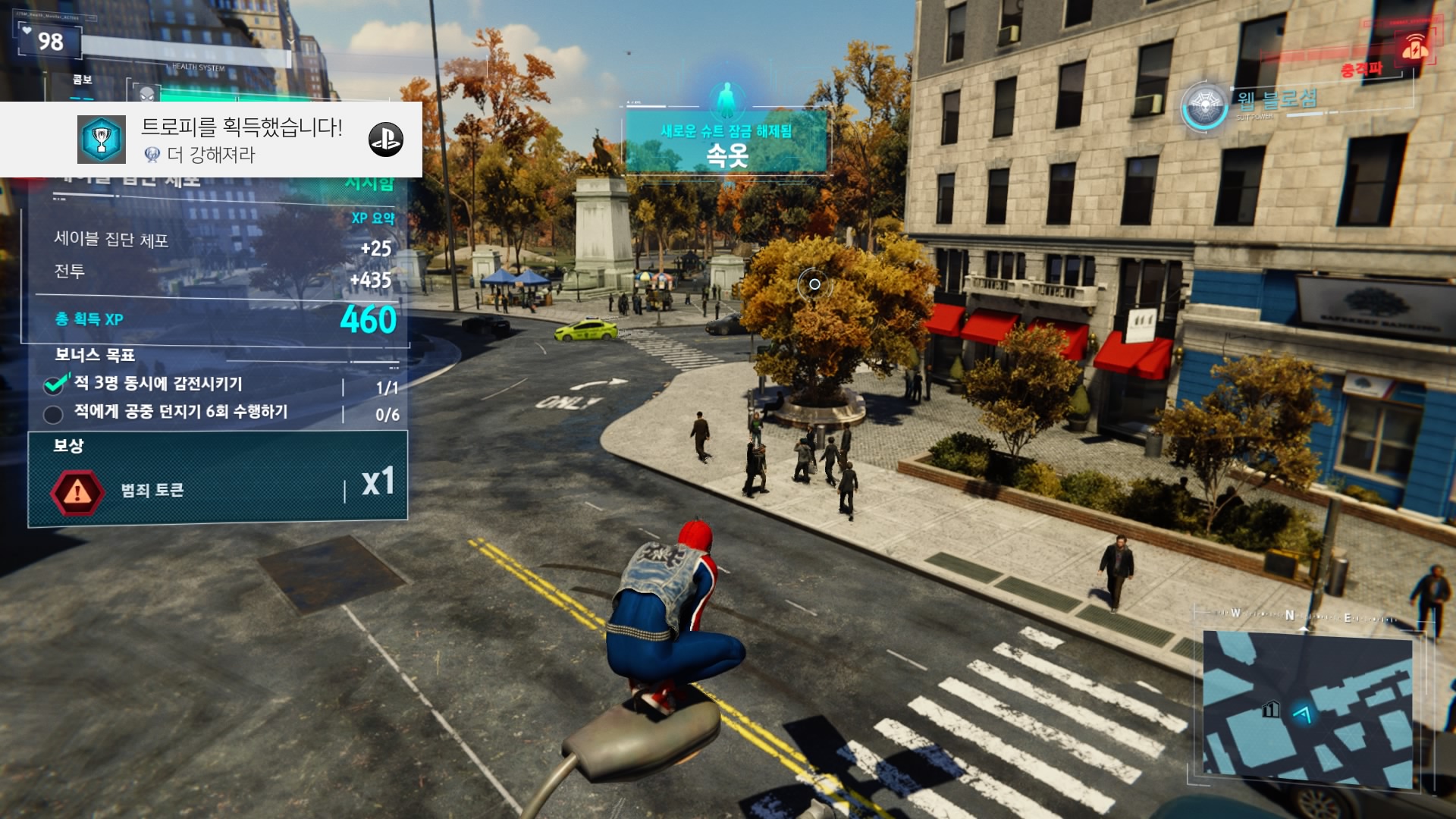Image resolution: width=1456 pixels, height=819 pixels.
Task: Select the crime token reward row
Action: tap(218, 489)
